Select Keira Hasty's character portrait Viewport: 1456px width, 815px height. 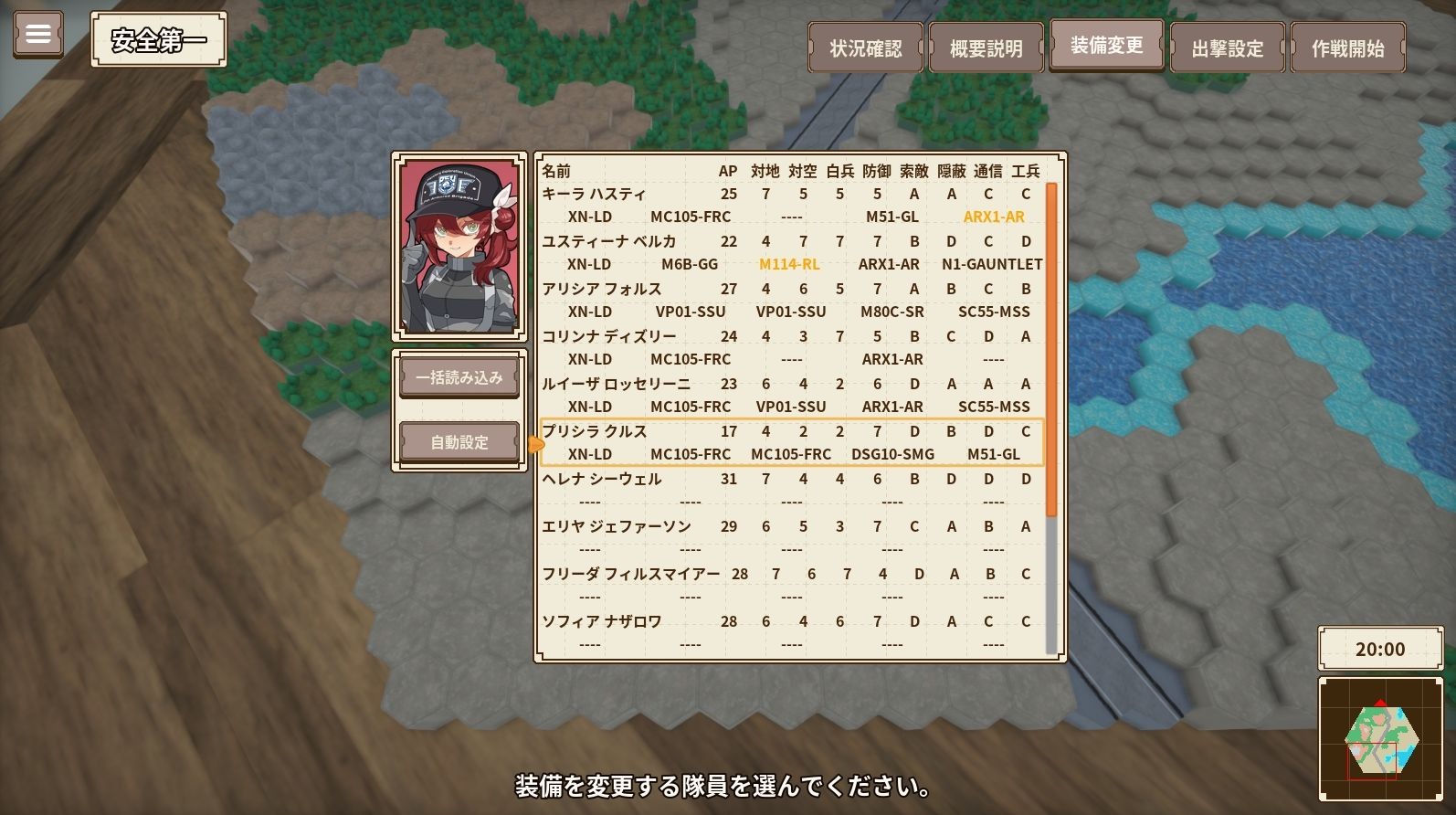(x=459, y=247)
